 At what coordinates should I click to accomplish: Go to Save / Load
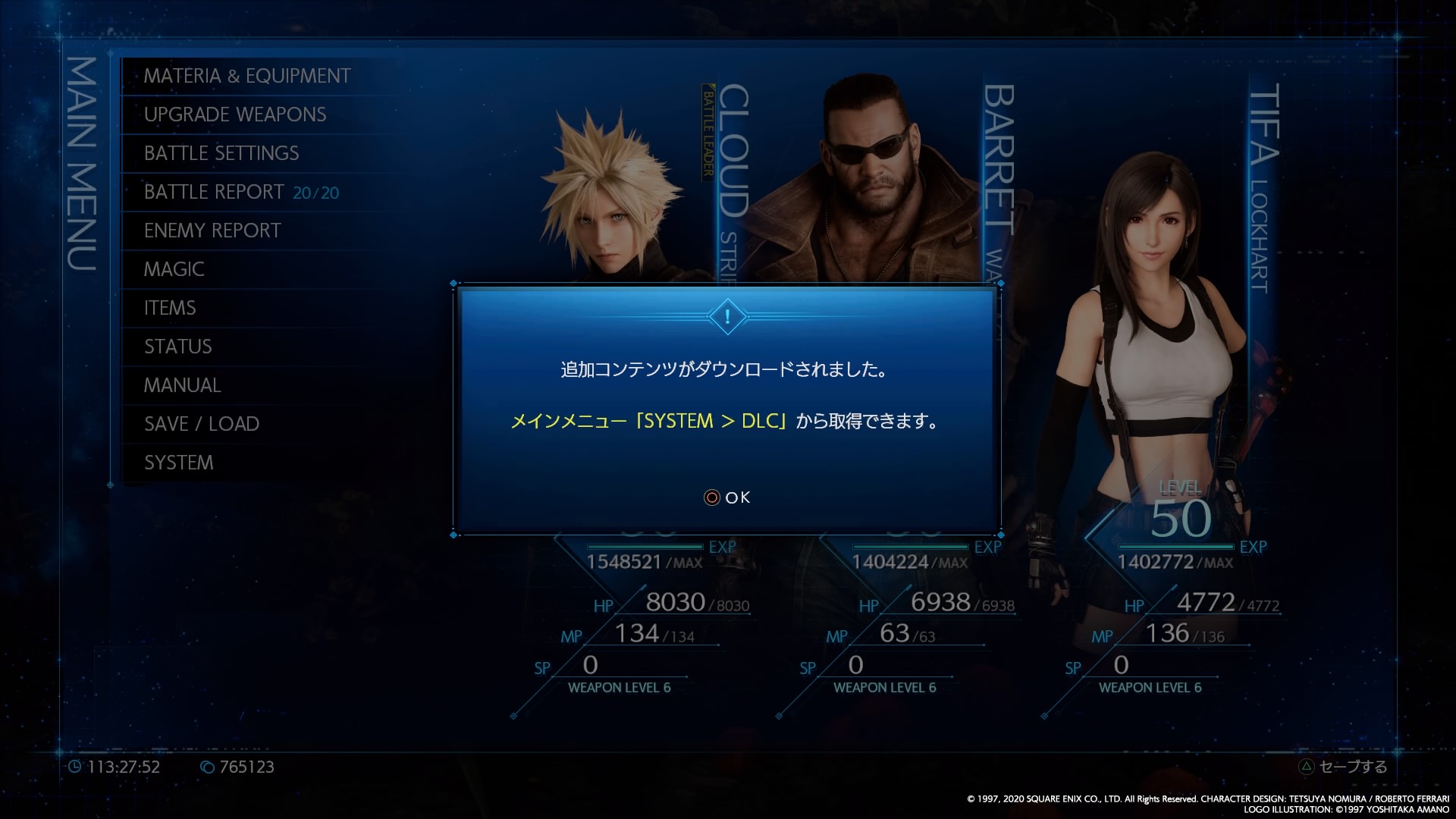(202, 424)
